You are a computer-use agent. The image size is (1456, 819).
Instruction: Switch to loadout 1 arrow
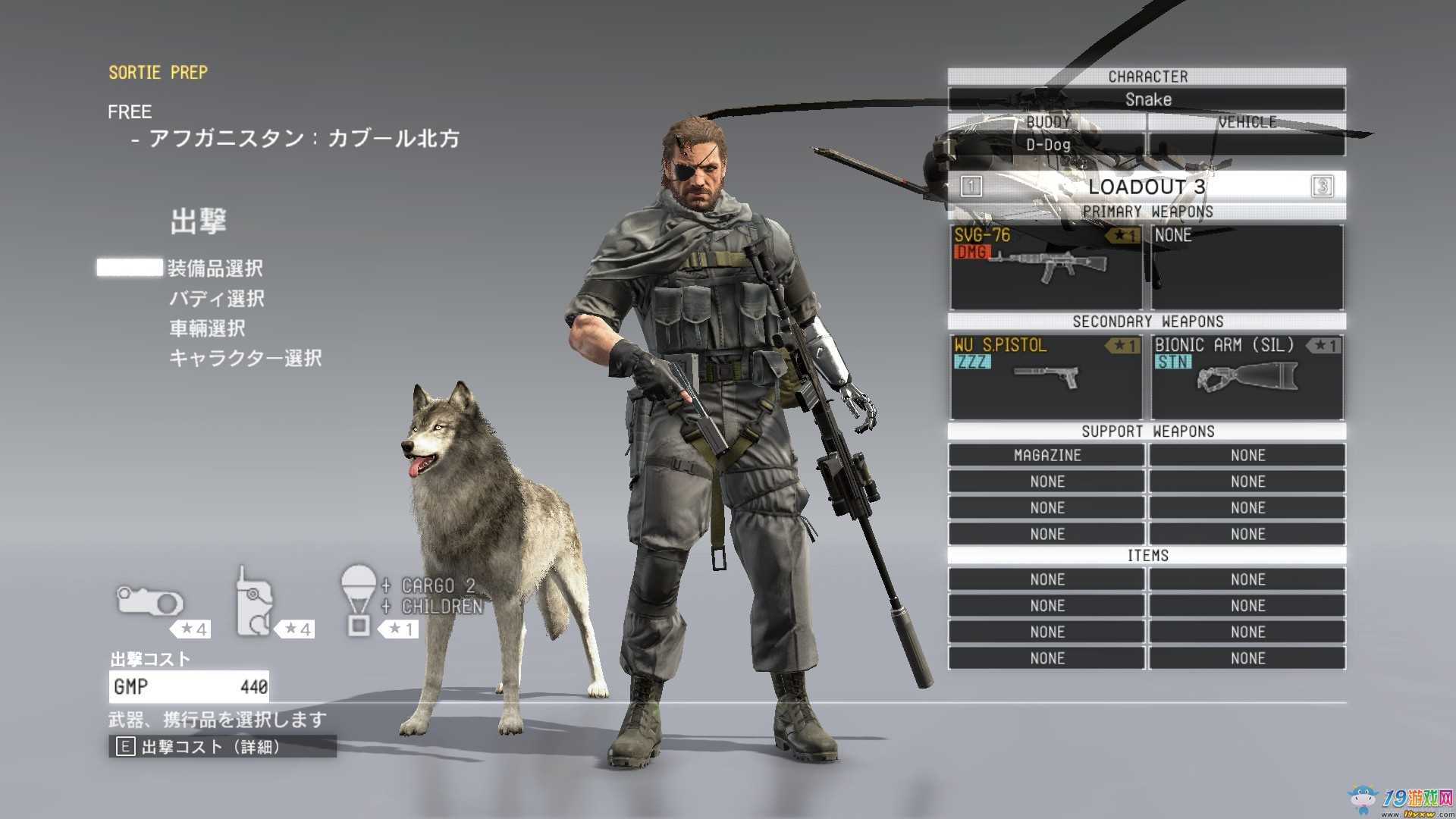coord(971,187)
